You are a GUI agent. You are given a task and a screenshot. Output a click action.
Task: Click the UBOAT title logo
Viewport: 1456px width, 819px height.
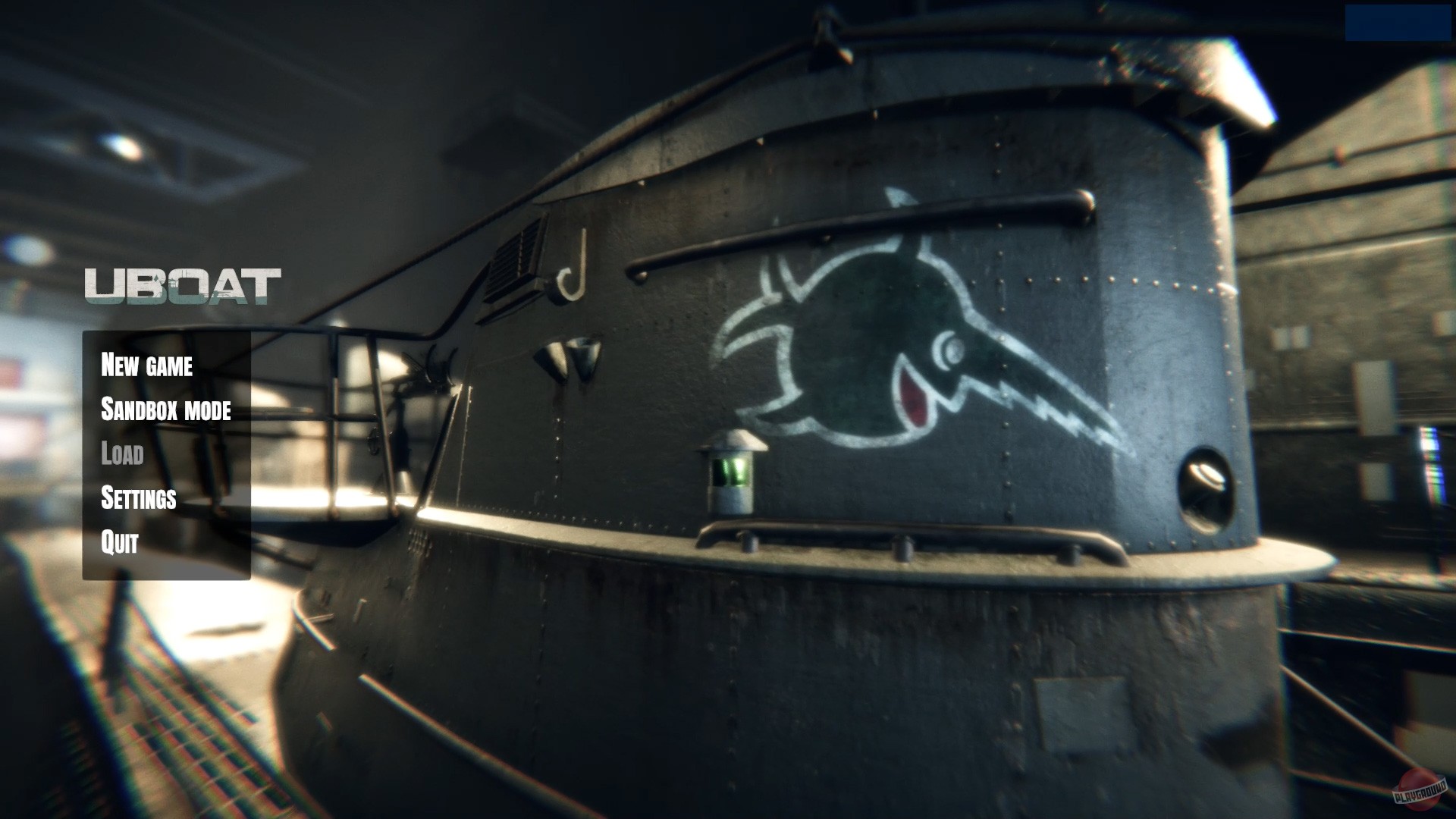click(x=184, y=287)
